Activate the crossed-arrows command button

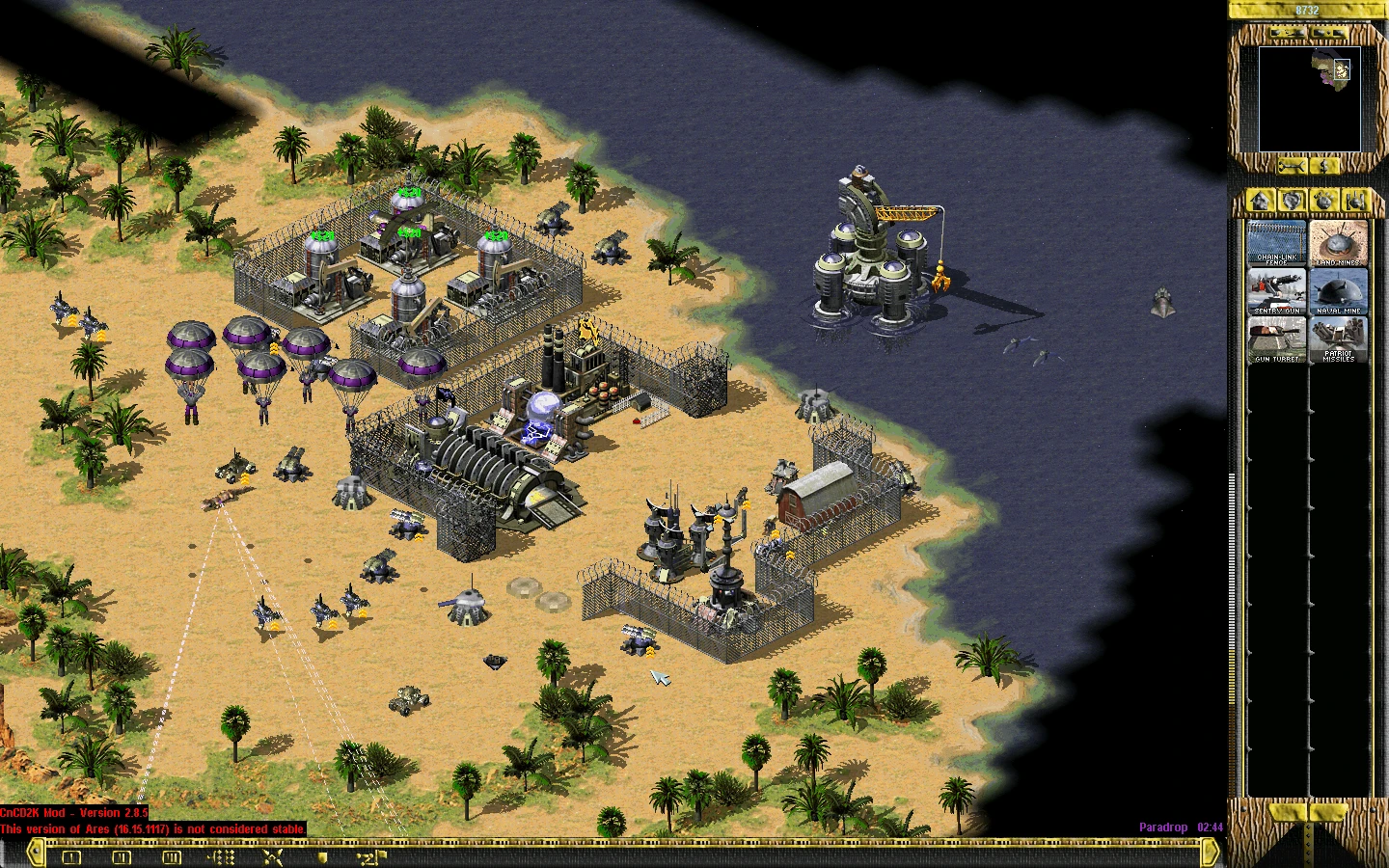[x=273, y=856]
